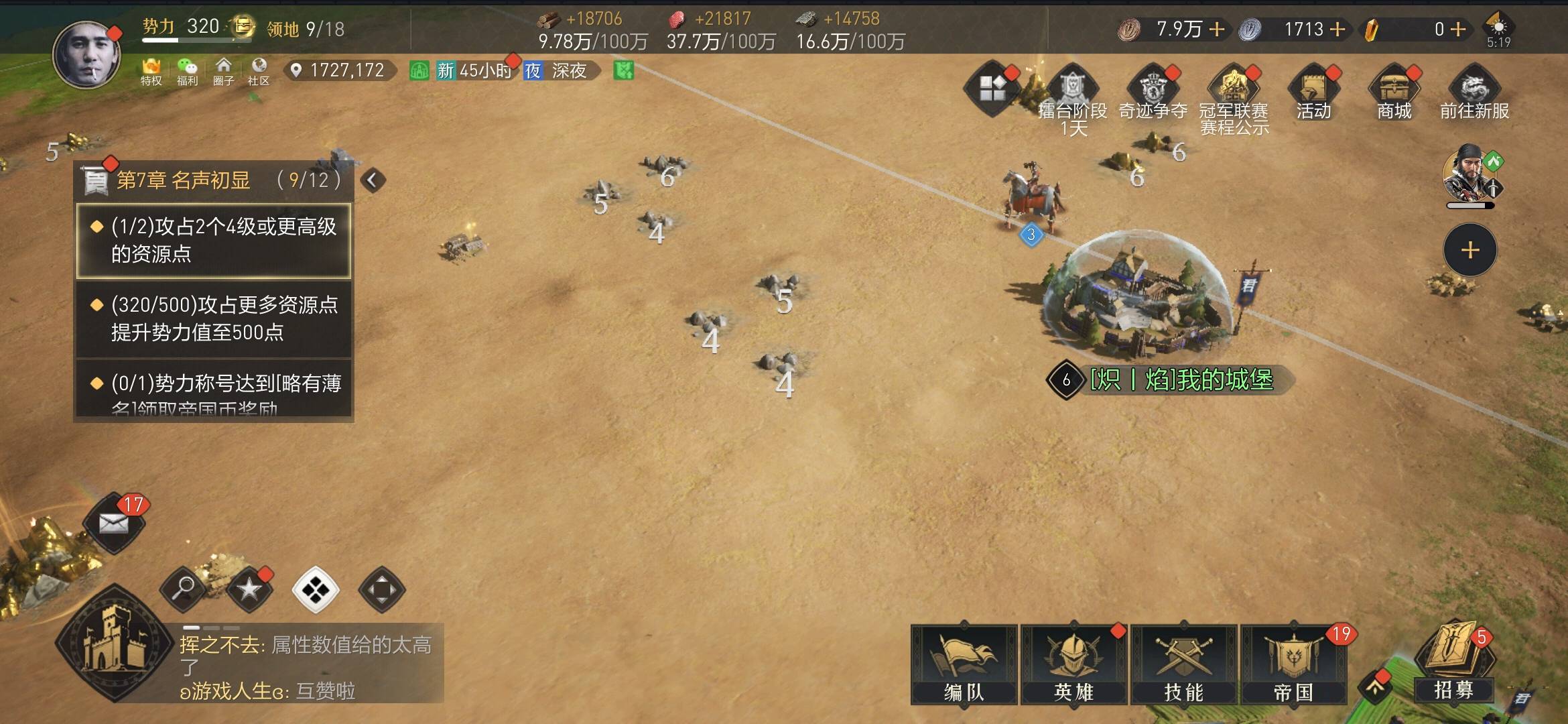The height and width of the screenshot is (724, 1568).
Task: Tap the player avatar portrait
Action: click(87, 55)
